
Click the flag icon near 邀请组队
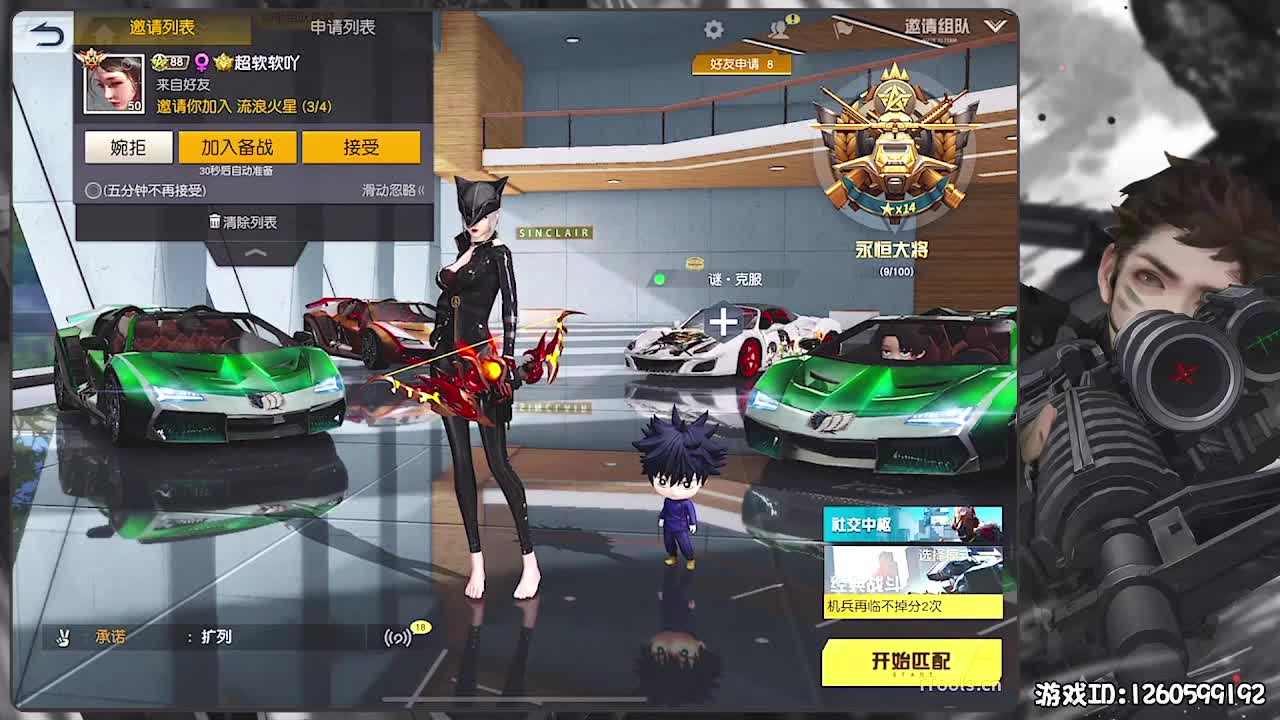tap(845, 30)
